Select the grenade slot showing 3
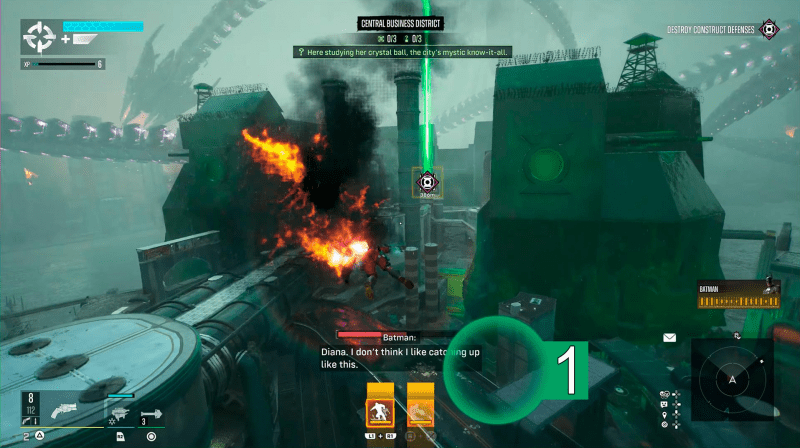 (152, 411)
